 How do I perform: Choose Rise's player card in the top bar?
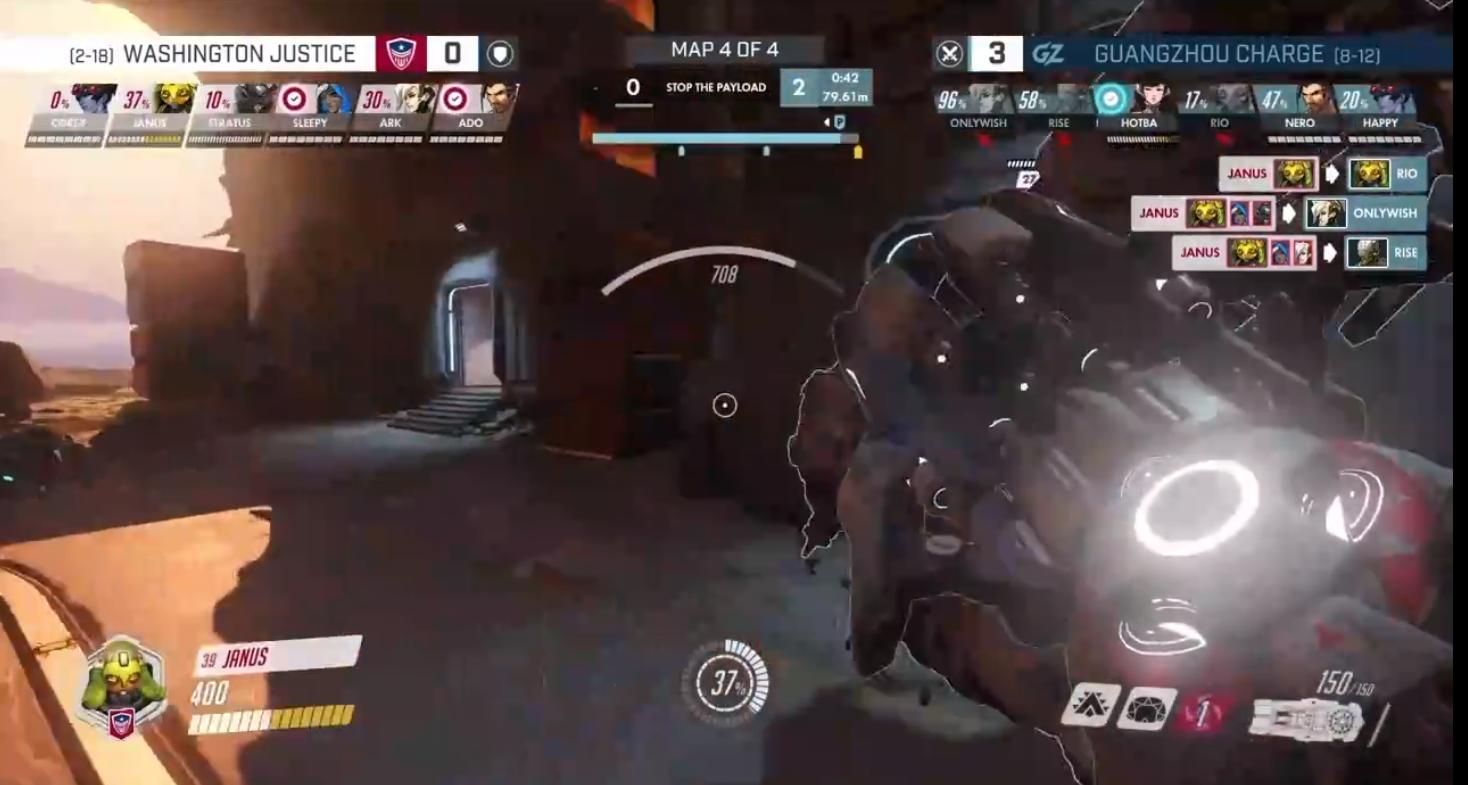point(1070,101)
